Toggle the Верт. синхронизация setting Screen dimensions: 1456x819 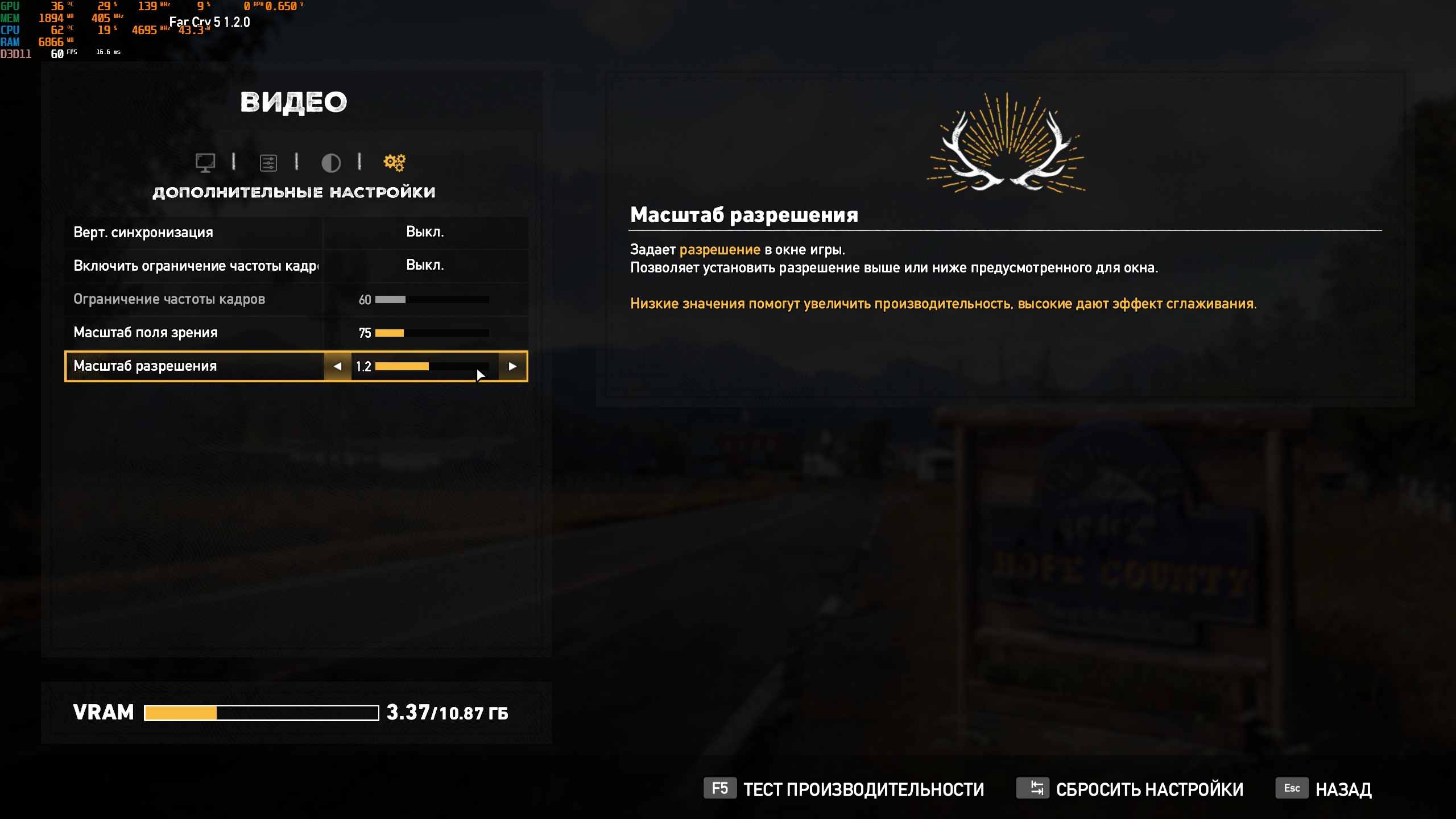pos(425,232)
